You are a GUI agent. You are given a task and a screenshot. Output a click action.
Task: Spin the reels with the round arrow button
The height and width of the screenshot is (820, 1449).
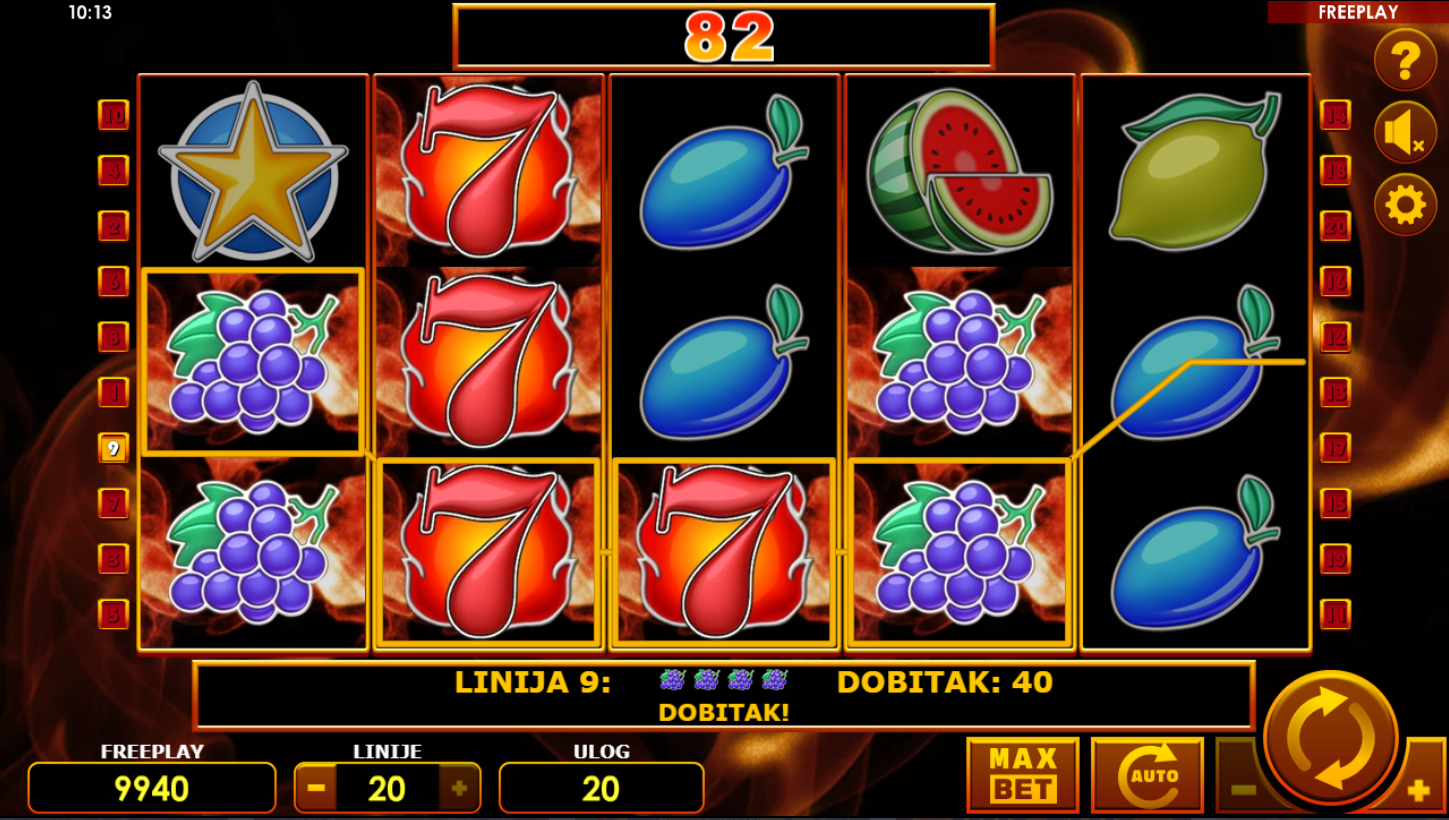pyautogui.click(x=1331, y=738)
